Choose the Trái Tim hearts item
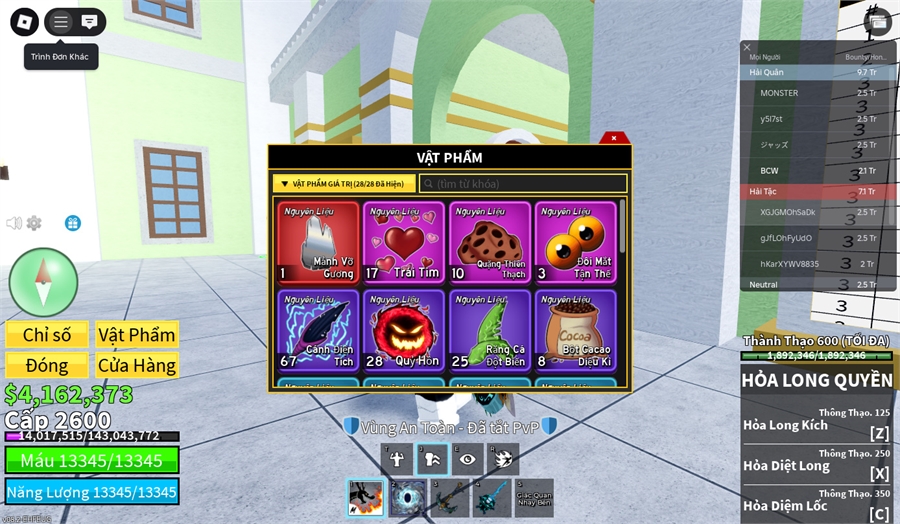Image resolution: width=900 pixels, height=524 pixels. point(404,243)
